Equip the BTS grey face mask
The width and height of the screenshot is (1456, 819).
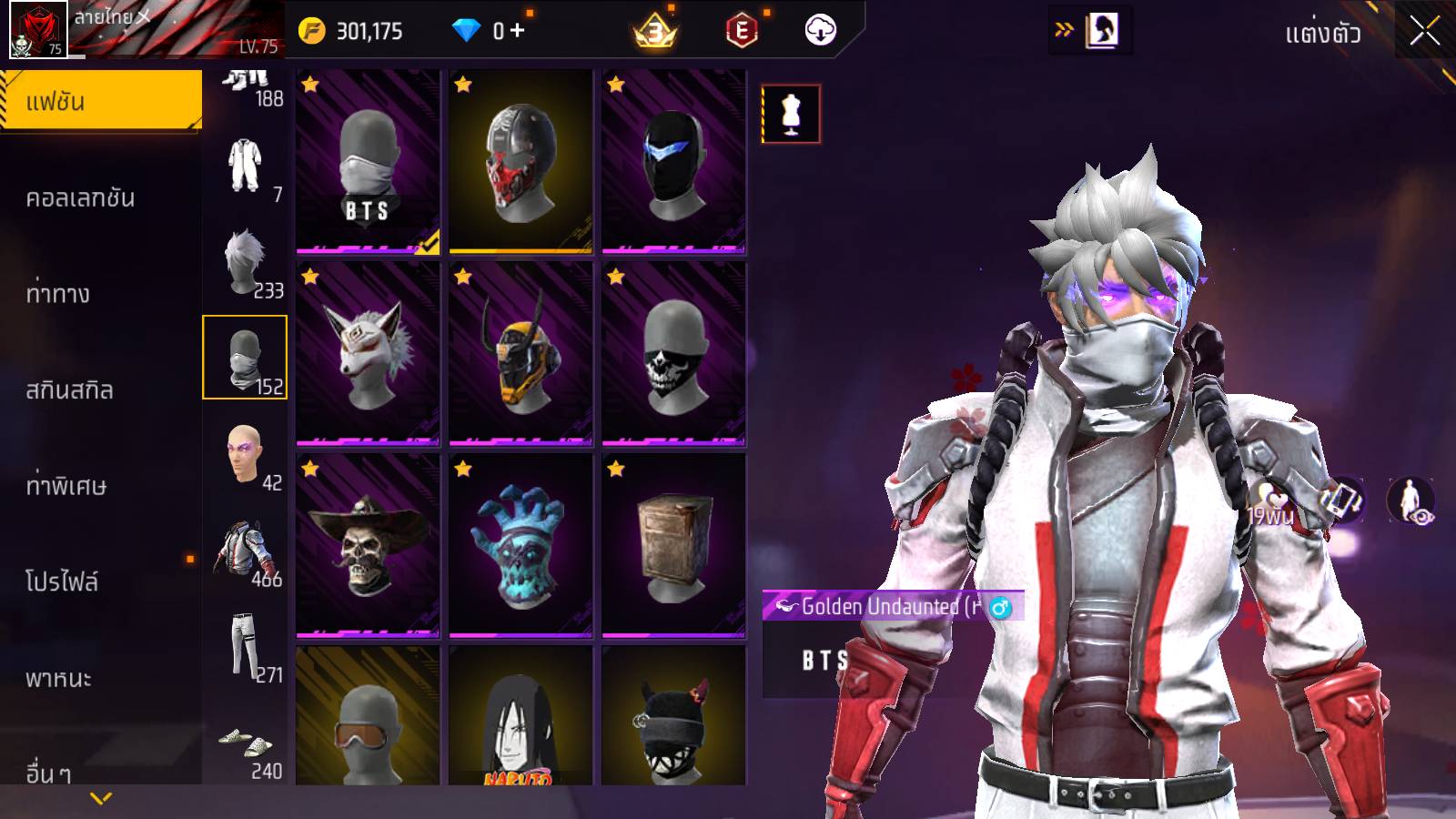coord(368,161)
